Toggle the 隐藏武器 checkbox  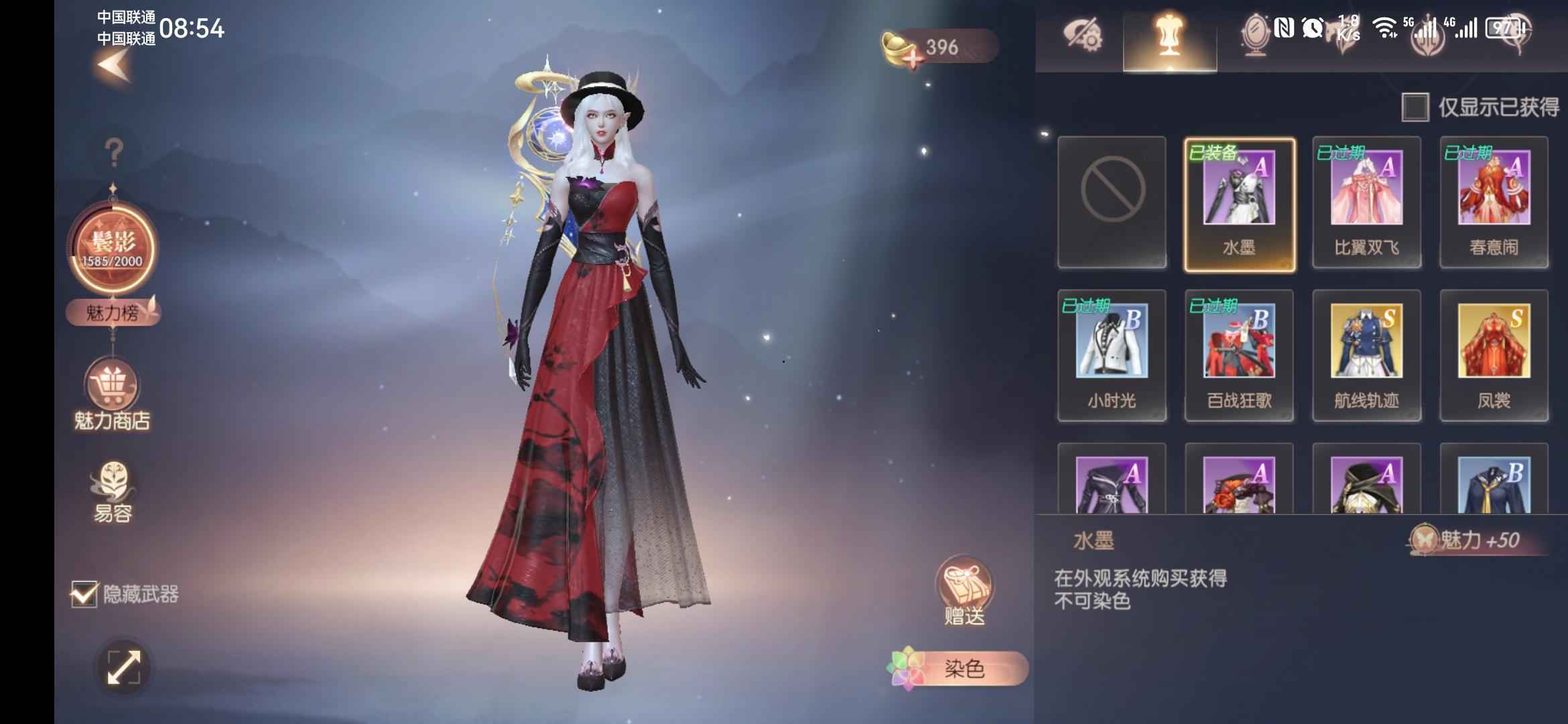(x=84, y=594)
